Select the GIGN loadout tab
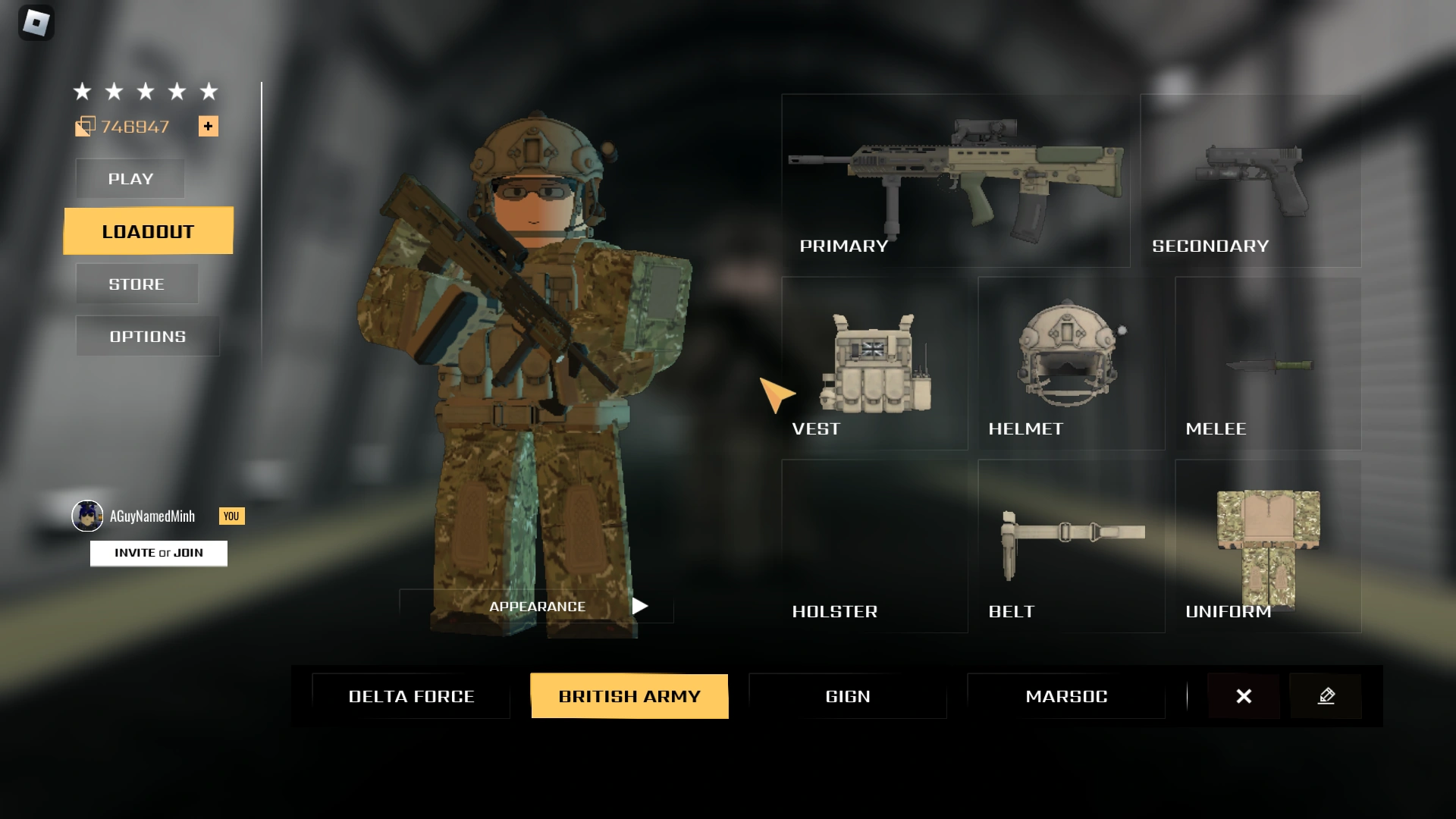 pyautogui.click(x=847, y=695)
